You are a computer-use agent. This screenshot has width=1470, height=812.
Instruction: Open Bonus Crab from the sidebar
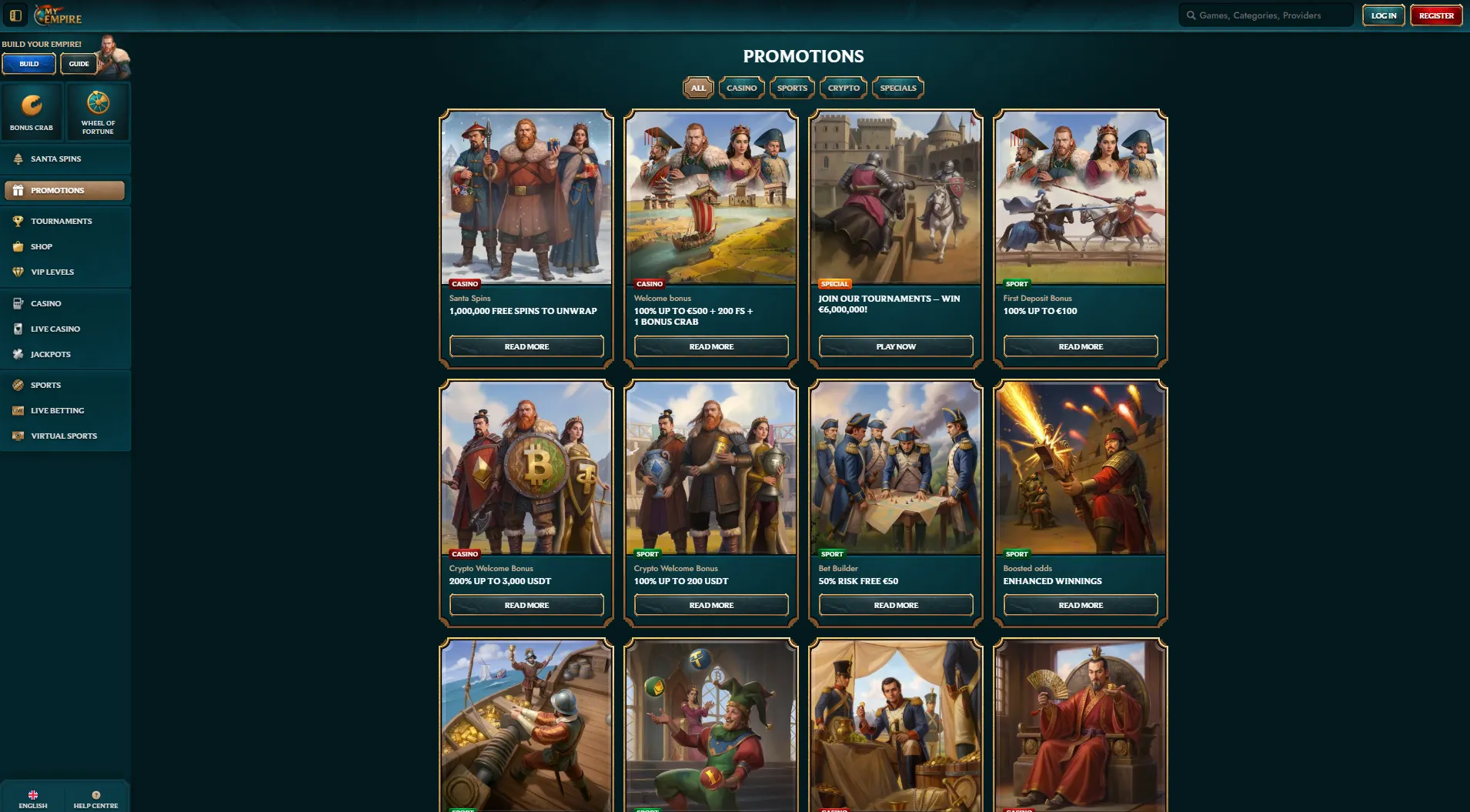click(x=32, y=112)
